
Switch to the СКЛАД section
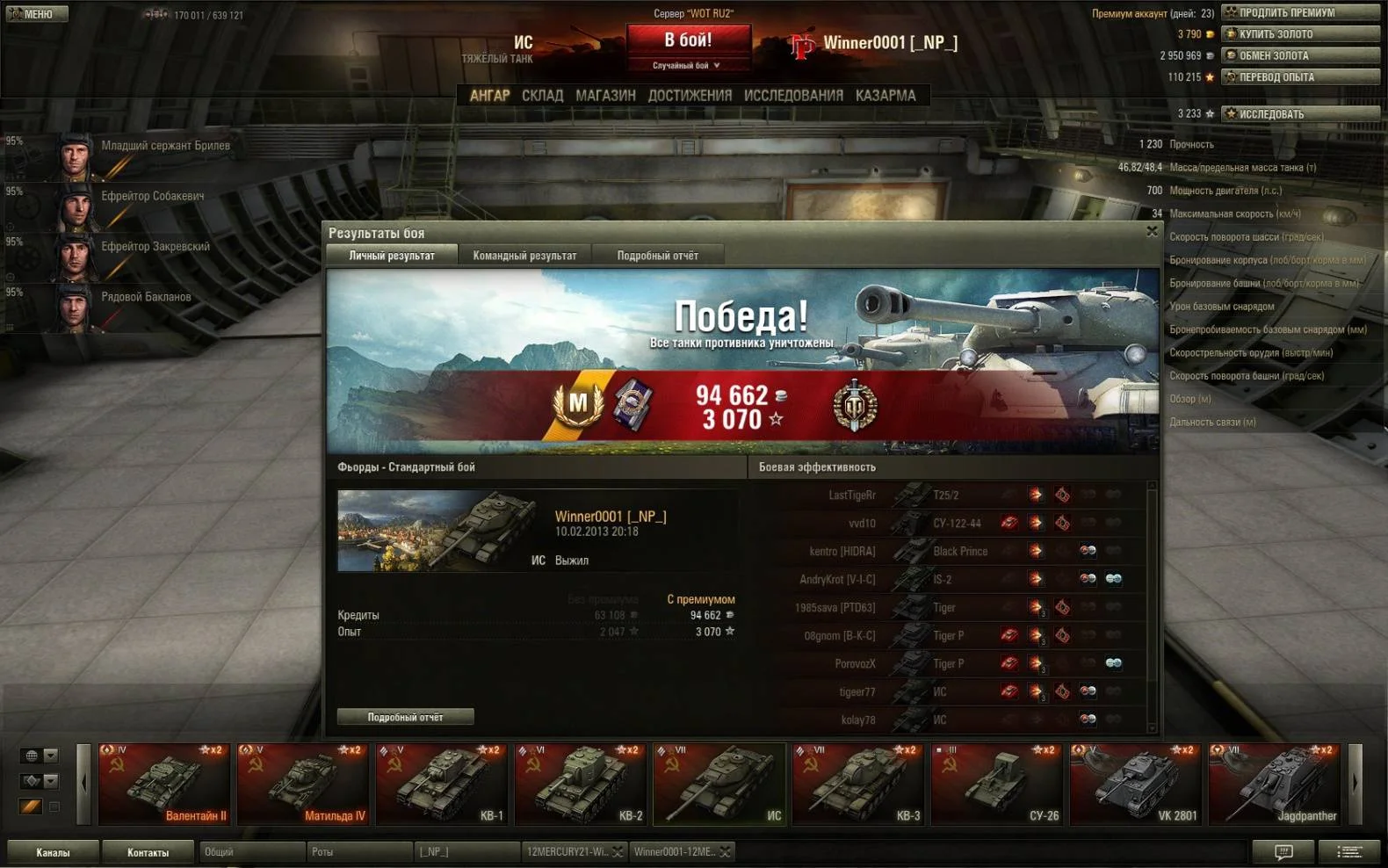542,96
